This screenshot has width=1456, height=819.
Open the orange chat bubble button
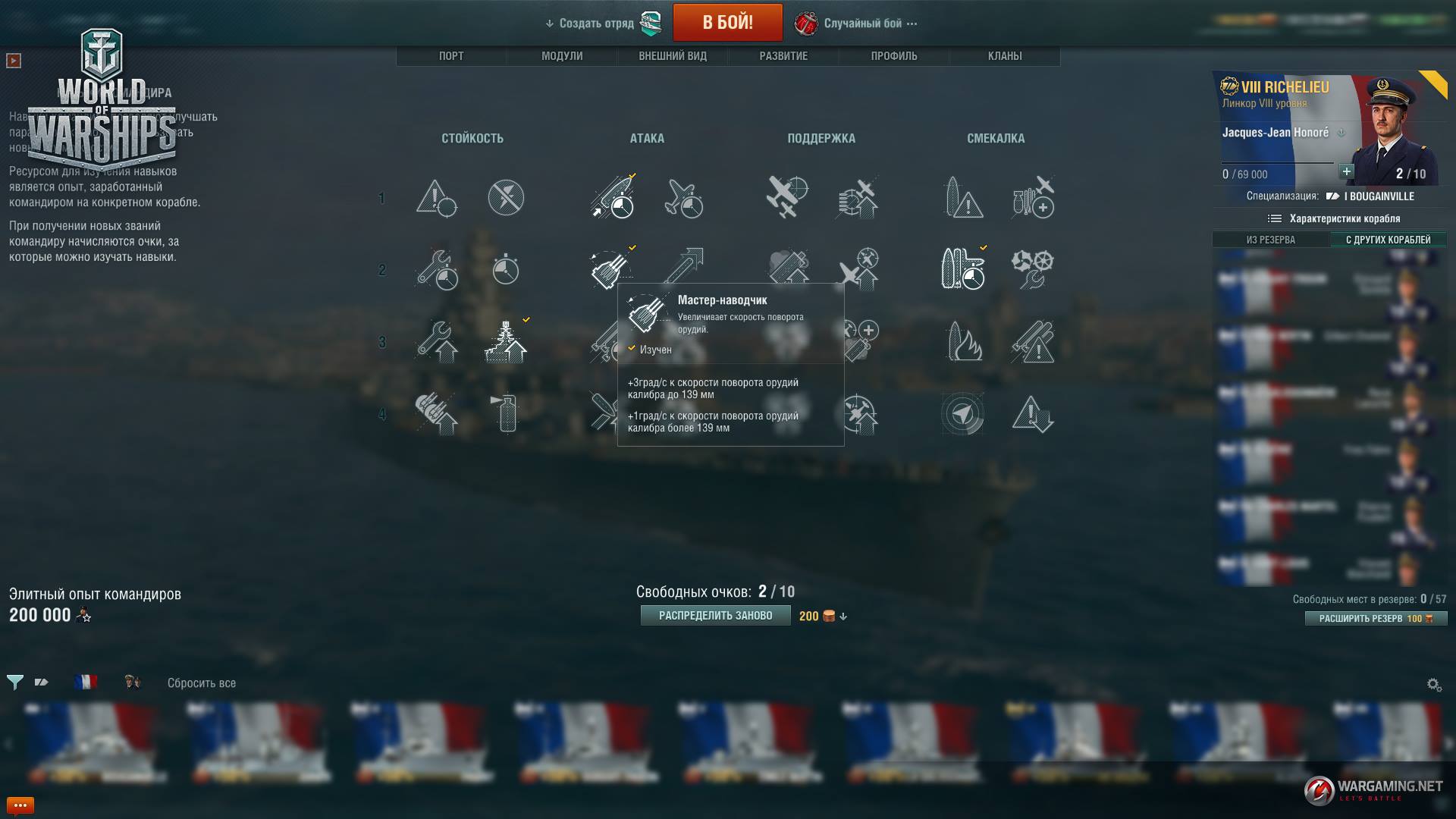pyautogui.click(x=20, y=805)
